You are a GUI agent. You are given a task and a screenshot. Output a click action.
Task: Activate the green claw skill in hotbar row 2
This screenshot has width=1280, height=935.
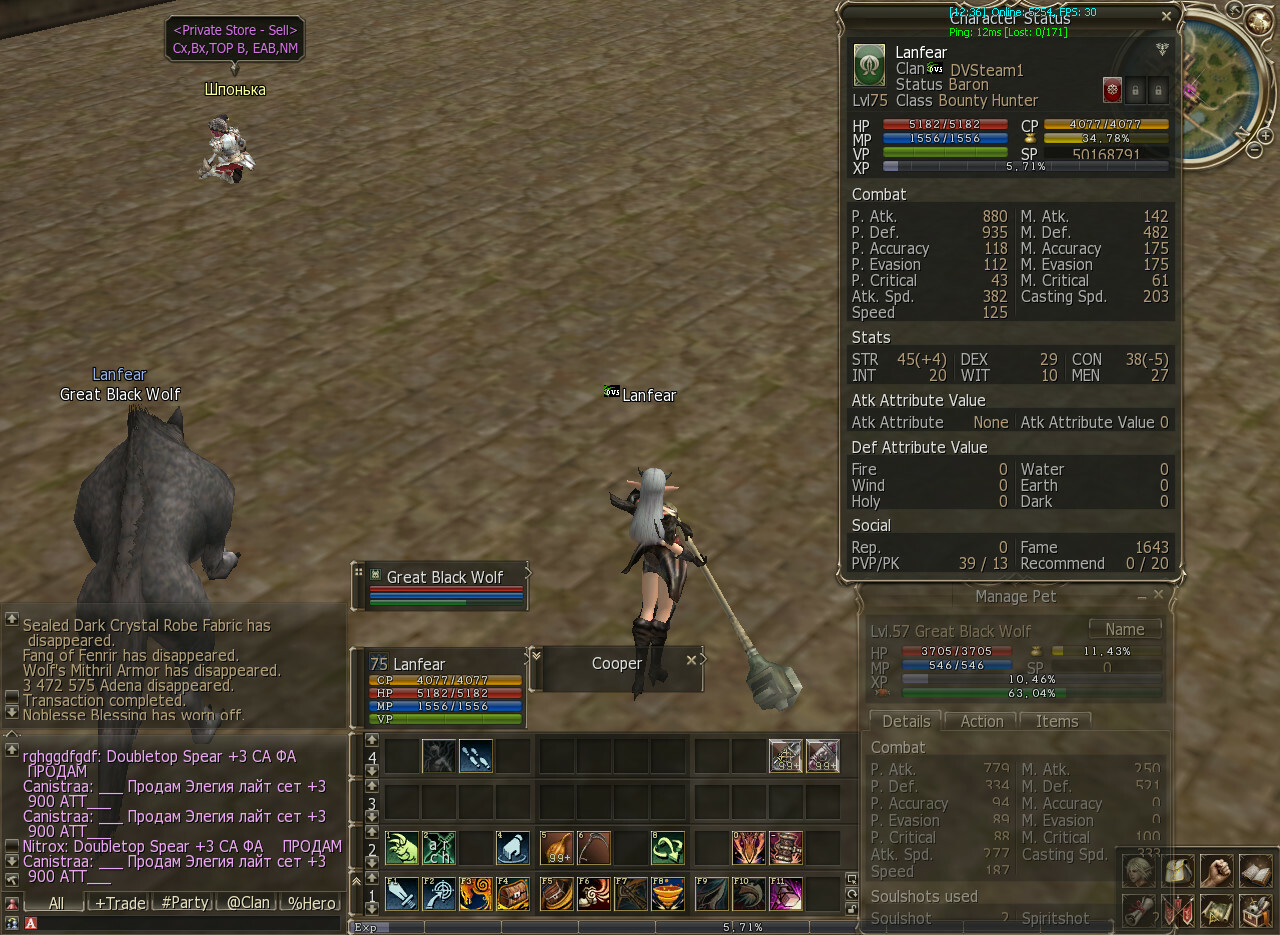click(x=402, y=849)
